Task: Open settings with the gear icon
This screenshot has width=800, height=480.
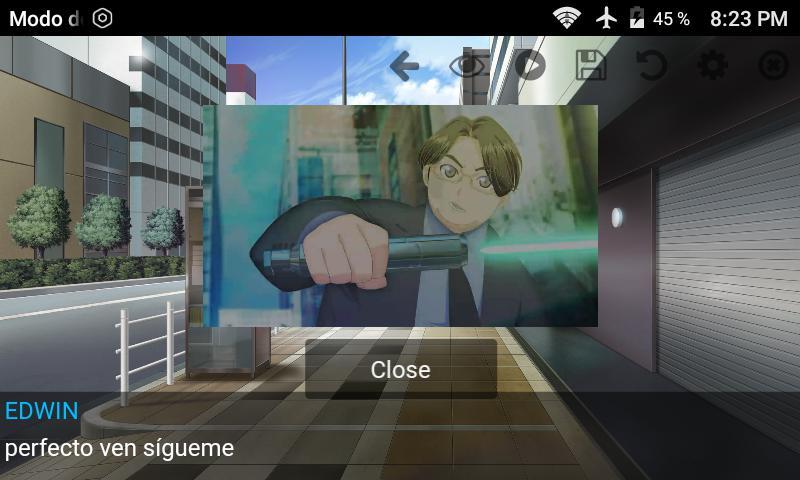Action: (x=712, y=66)
